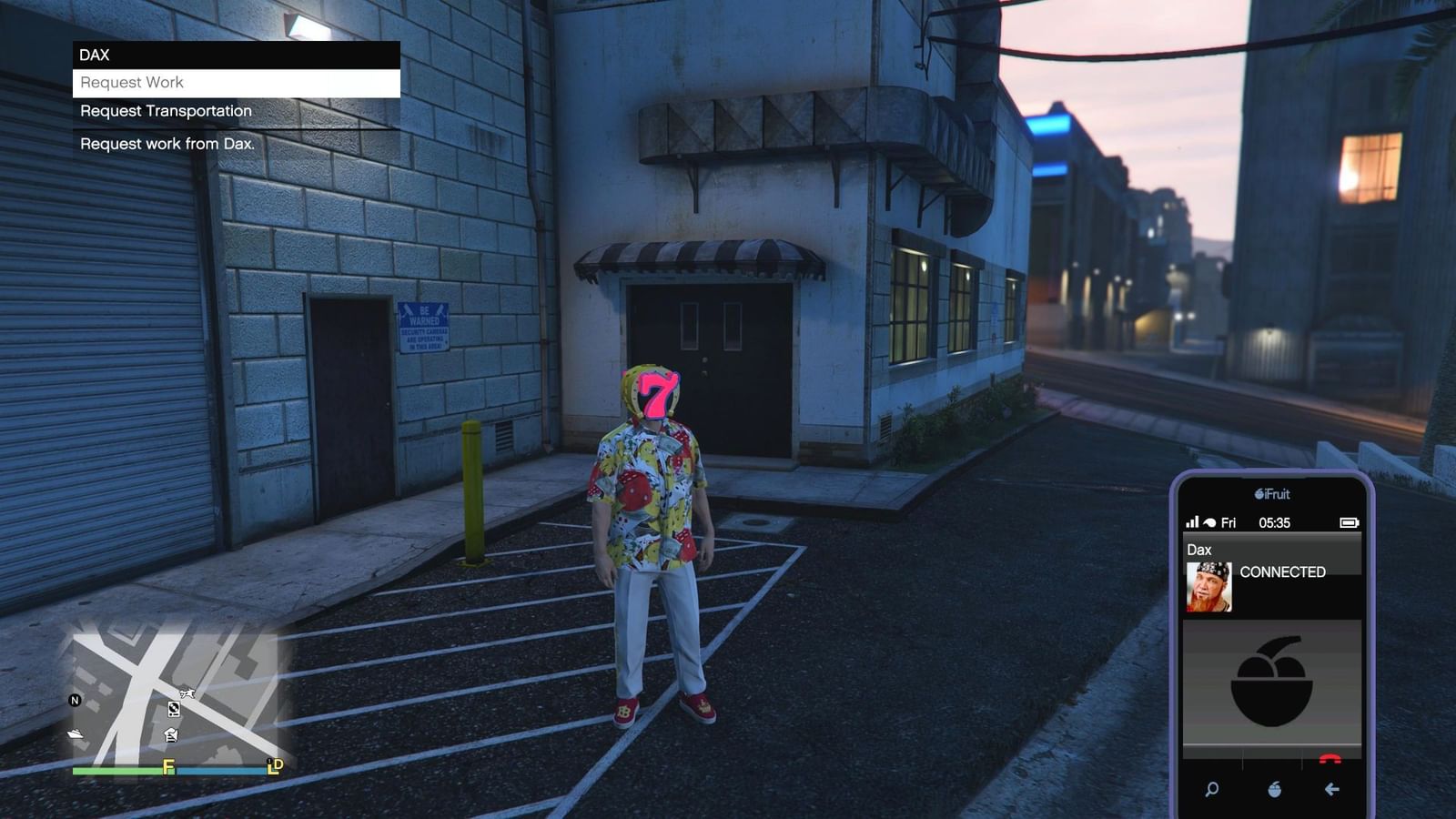Open the search on the iFruit phone
This screenshot has width=1456, height=819.
1211,789
